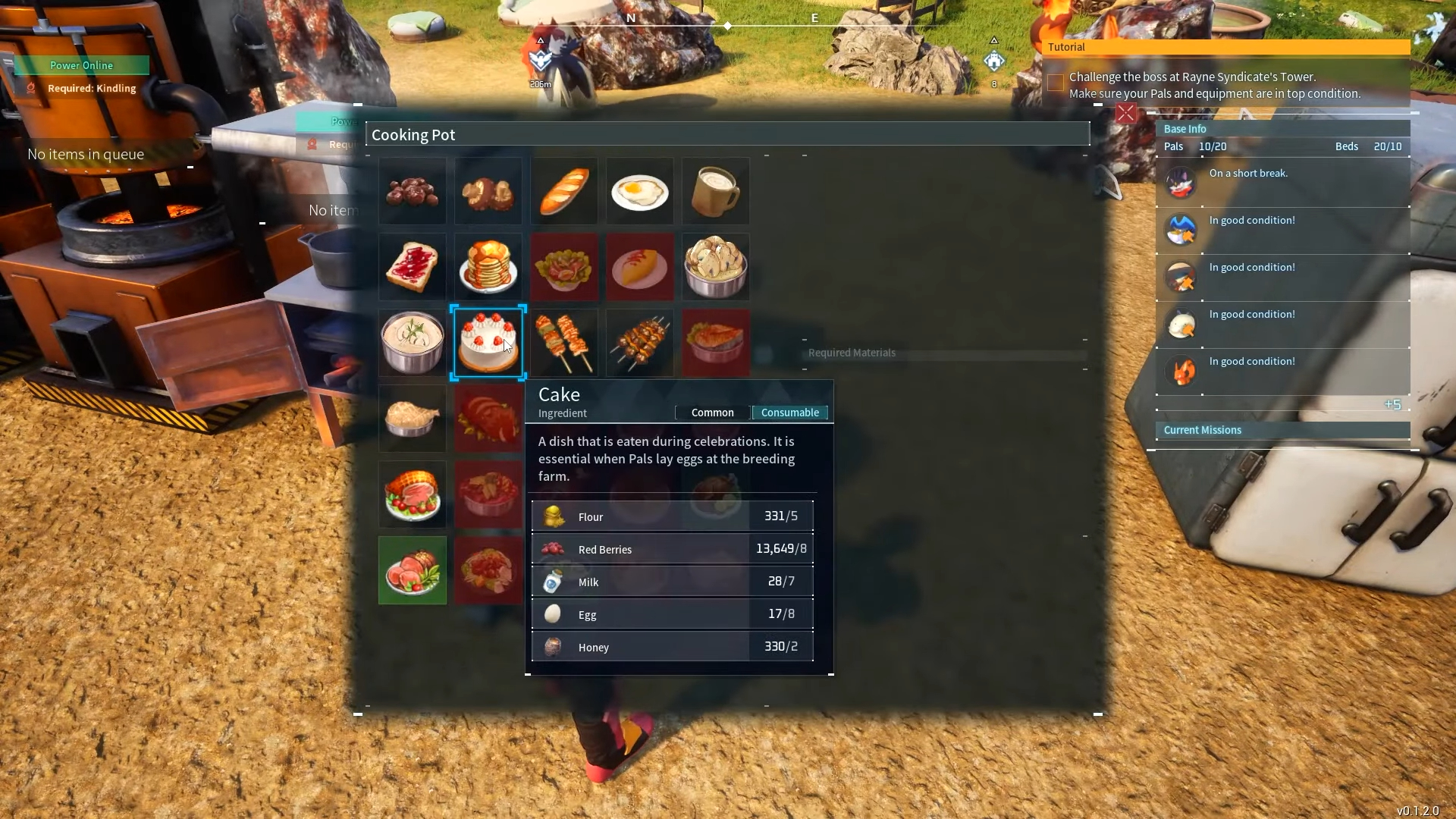Choose the baked berries recipe

412,191
